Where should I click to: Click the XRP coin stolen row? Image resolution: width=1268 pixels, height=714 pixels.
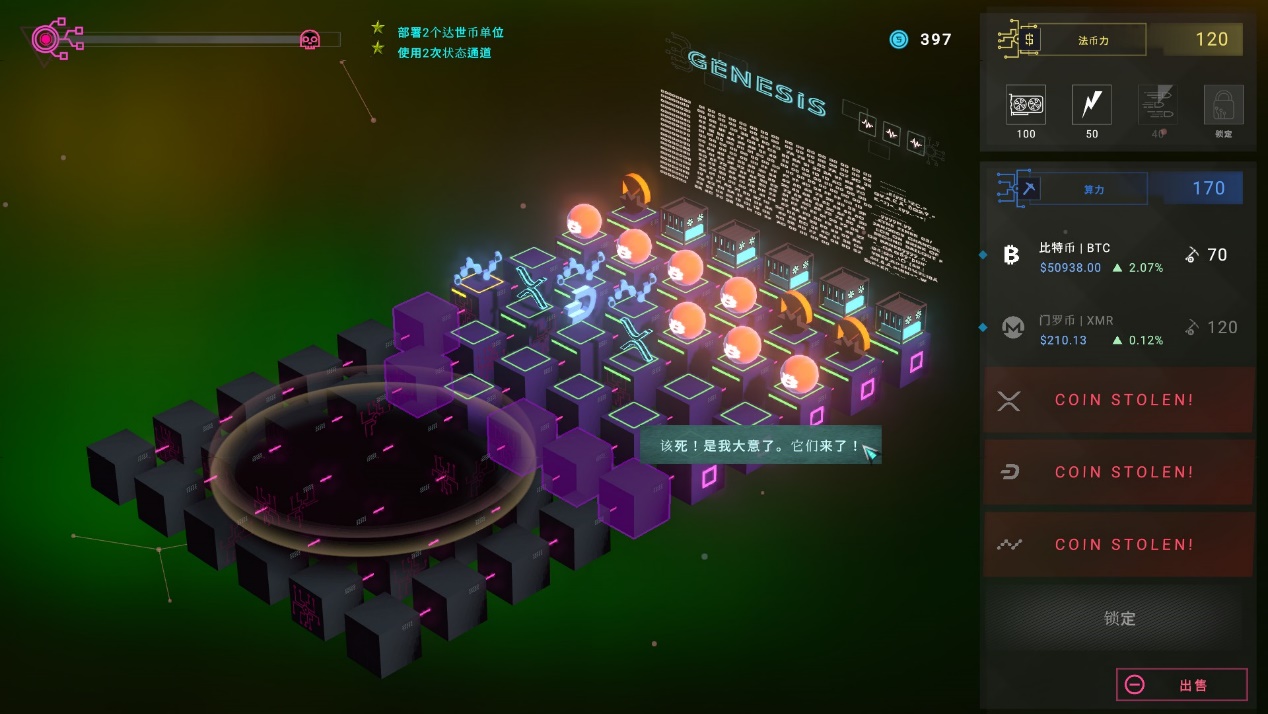(x=1118, y=400)
